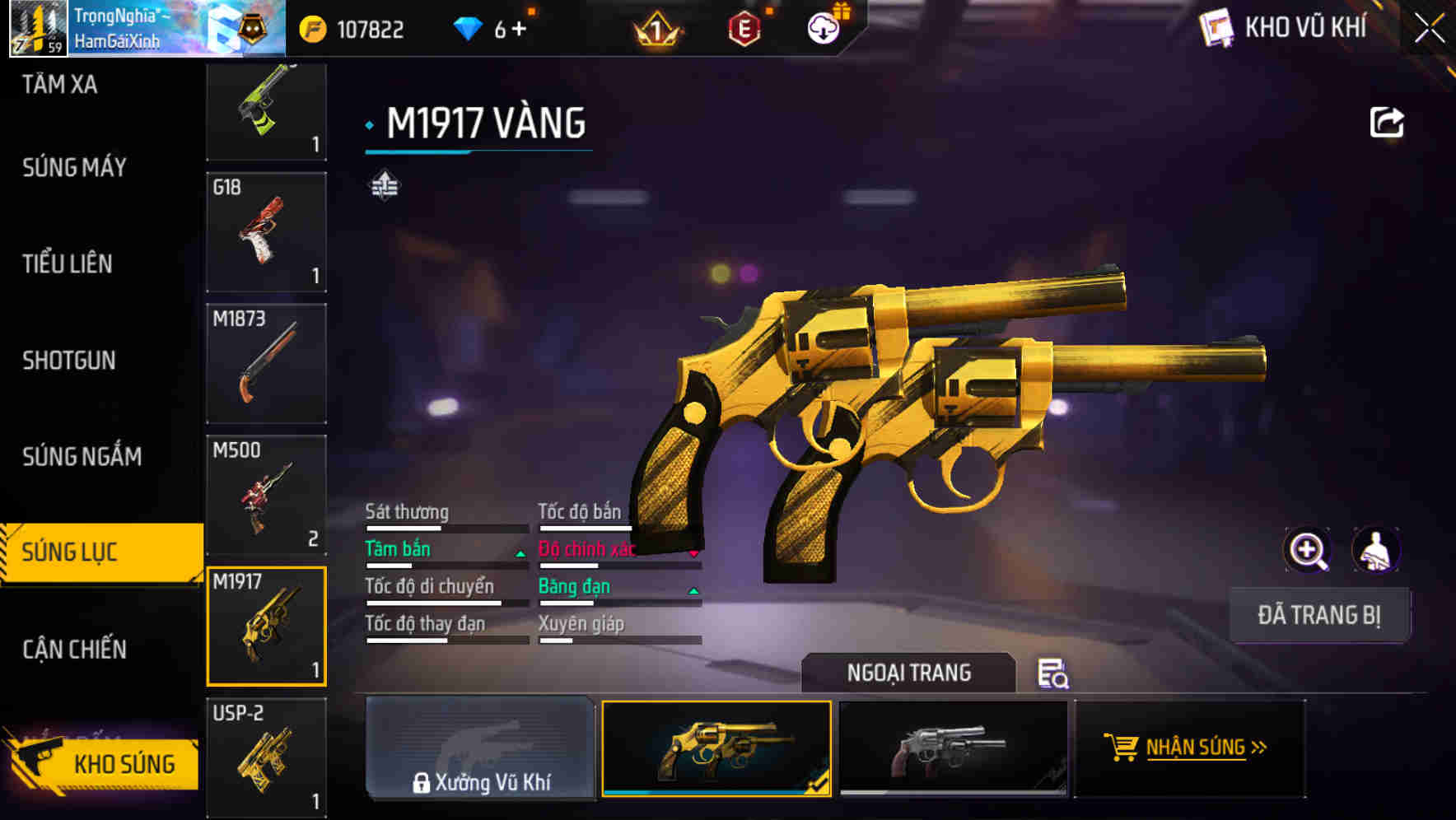1456x820 pixels.
Task: Open the diamond top-up showing 6+
Action: pyautogui.click(x=495, y=29)
